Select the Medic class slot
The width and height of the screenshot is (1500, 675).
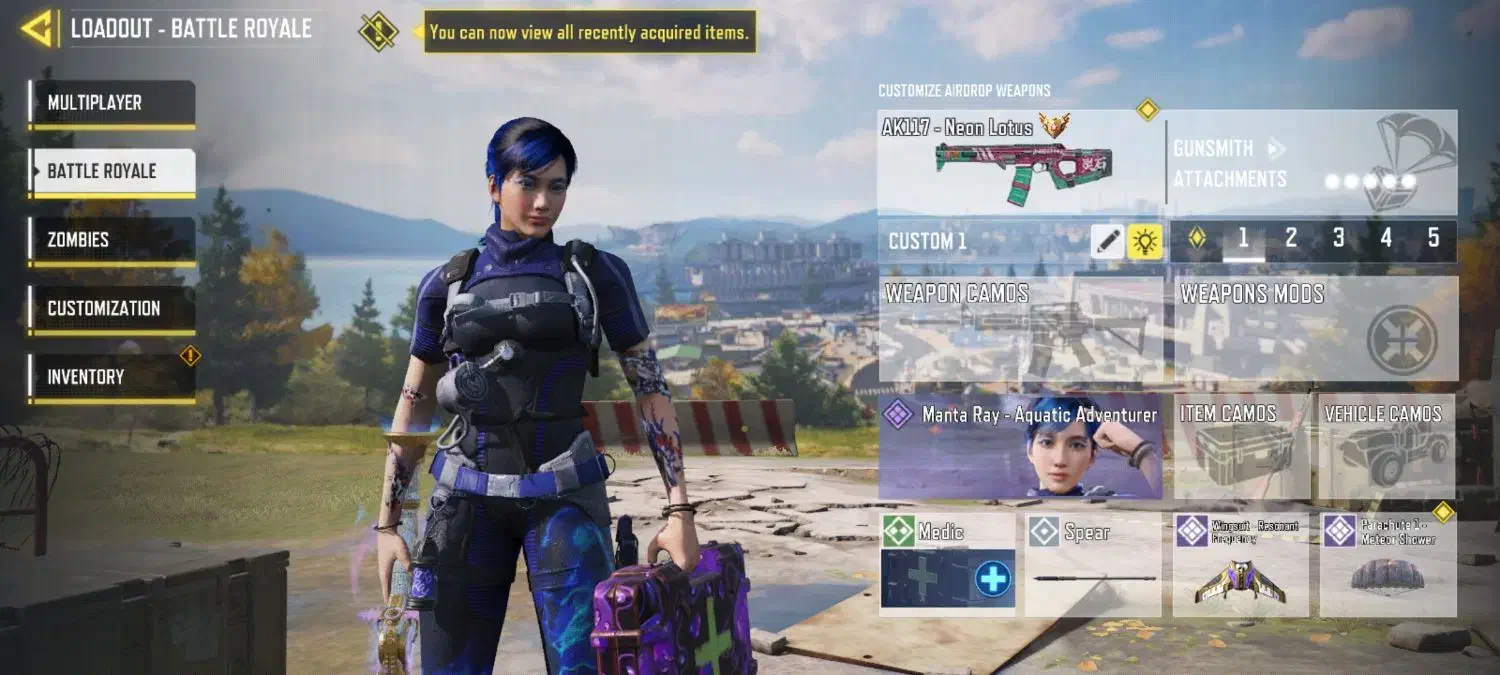click(x=947, y=564)
